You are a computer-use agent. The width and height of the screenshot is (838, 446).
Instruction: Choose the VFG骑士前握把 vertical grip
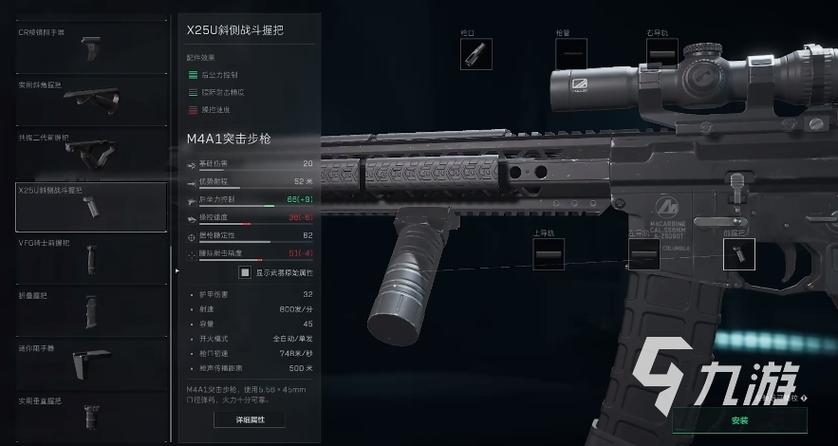click(90, 258)
